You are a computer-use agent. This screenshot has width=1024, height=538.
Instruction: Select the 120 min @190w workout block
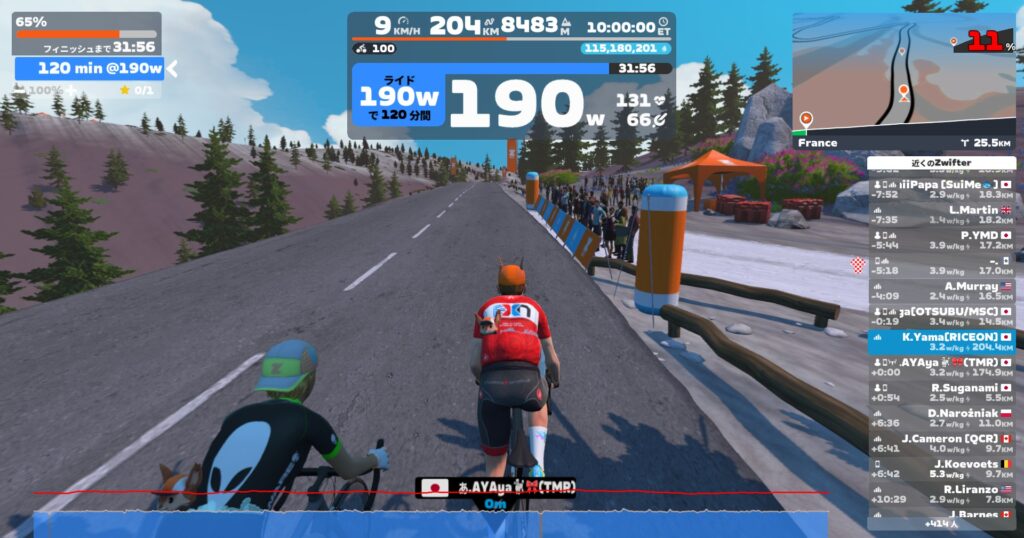[x=90, y=68]
